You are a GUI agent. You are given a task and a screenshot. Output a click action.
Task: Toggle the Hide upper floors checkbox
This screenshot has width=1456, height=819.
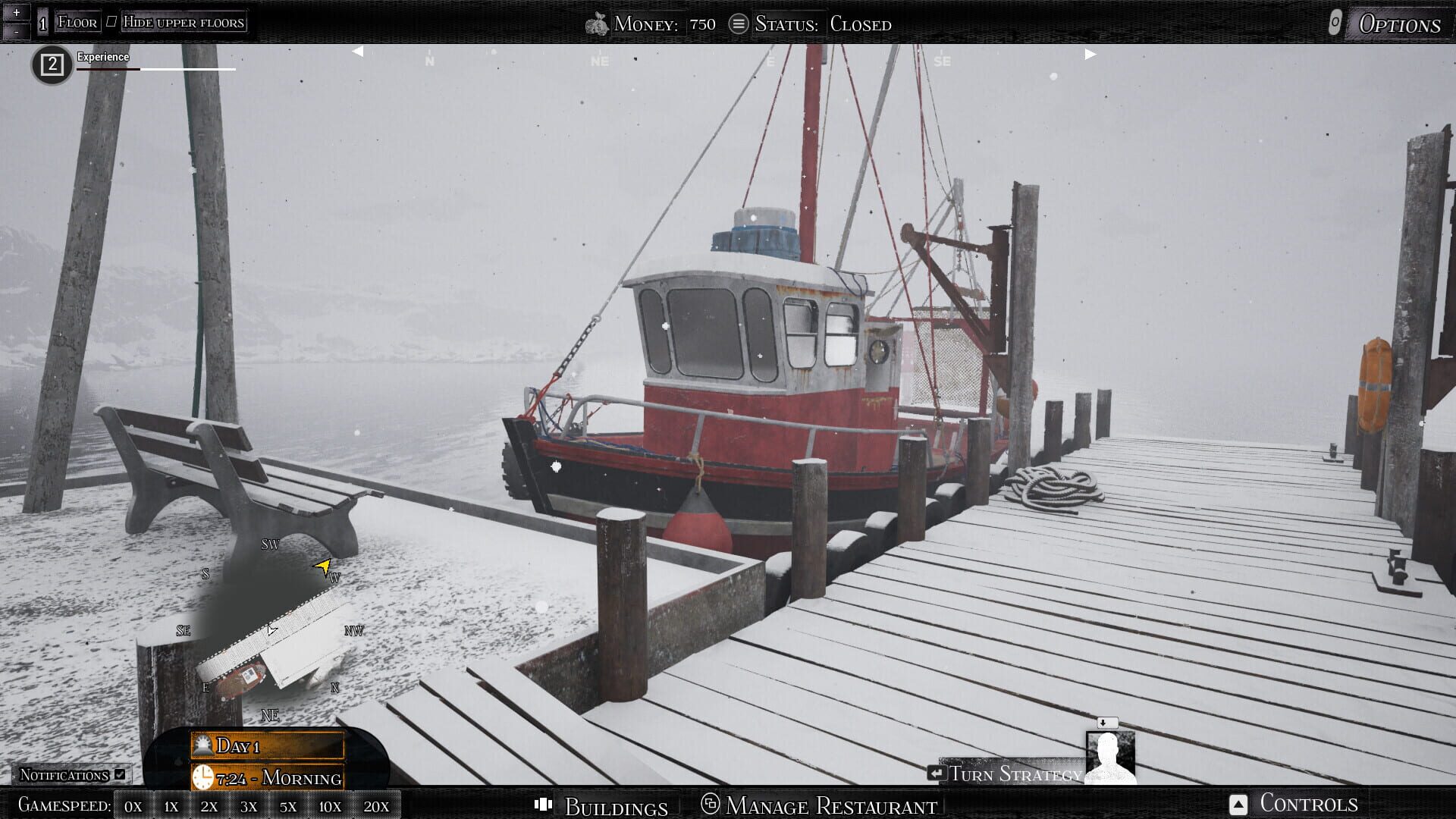(x=111, y=20)
